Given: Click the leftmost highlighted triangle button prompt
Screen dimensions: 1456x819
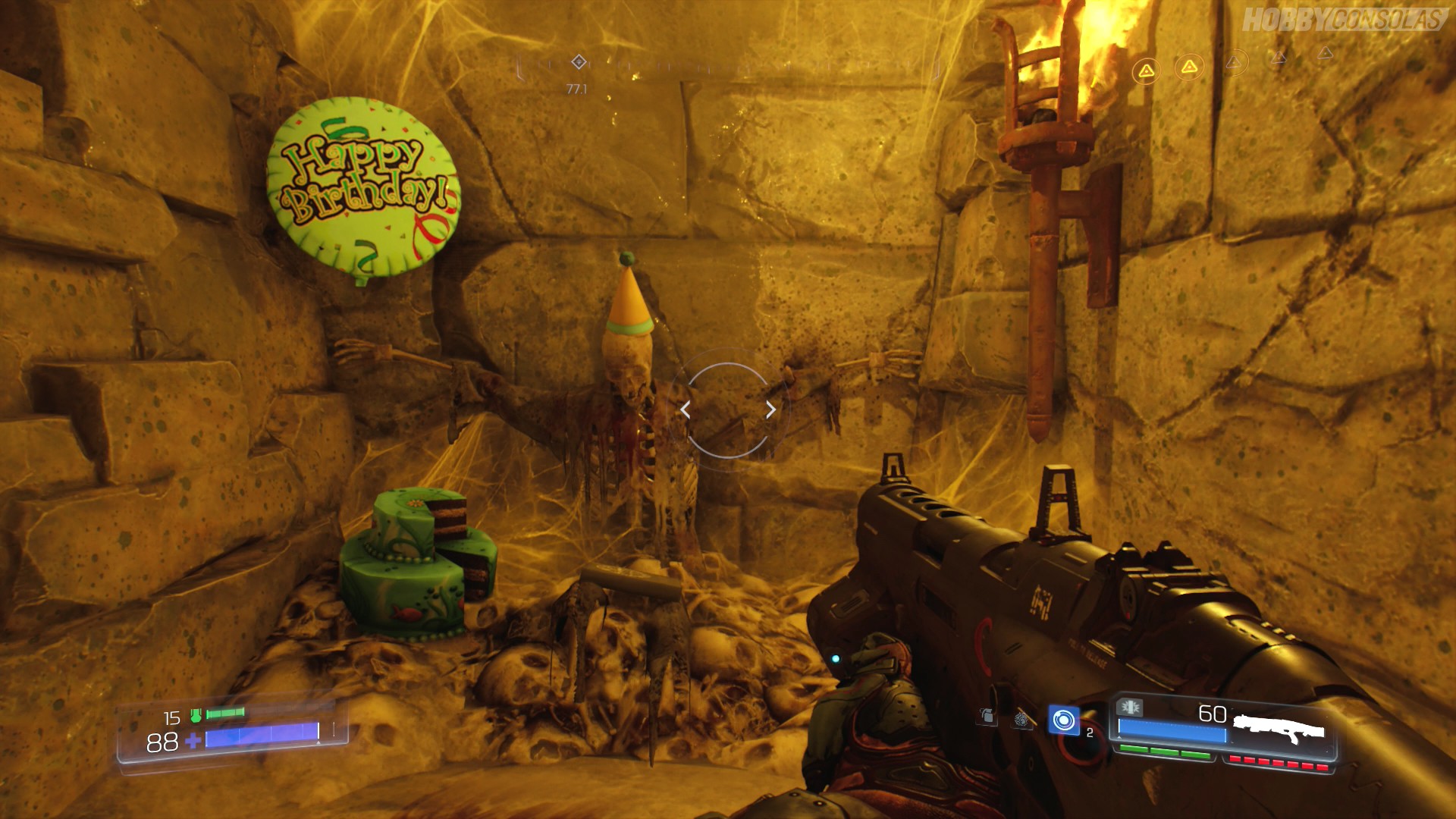Looking at the screenshot, I should (x=1146, y=70).
